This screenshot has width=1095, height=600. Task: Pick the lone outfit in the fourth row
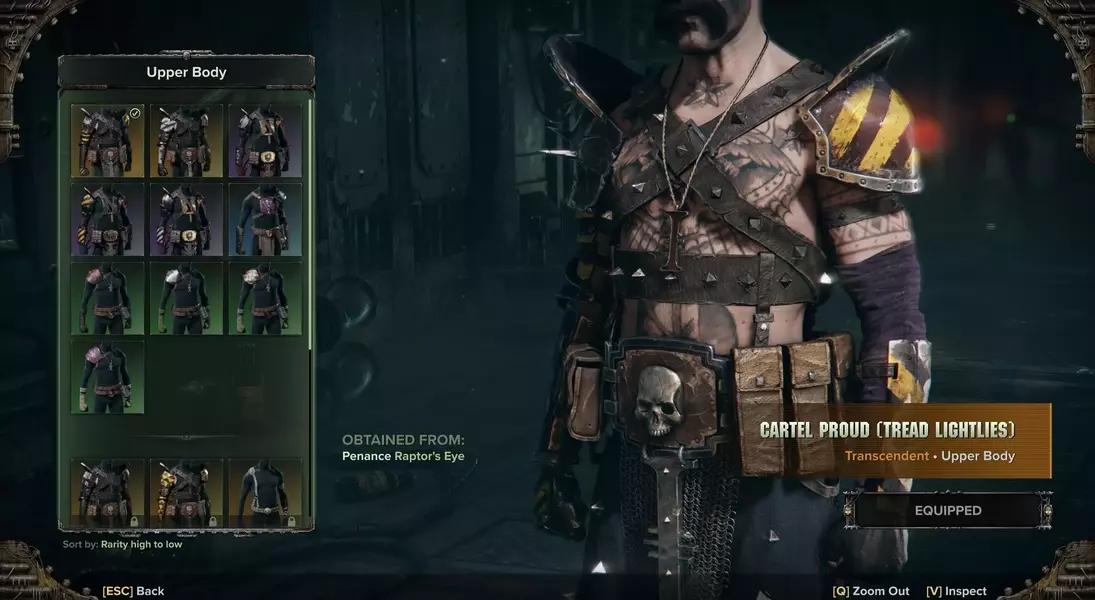pyautogui.click(x=107, y=376)
